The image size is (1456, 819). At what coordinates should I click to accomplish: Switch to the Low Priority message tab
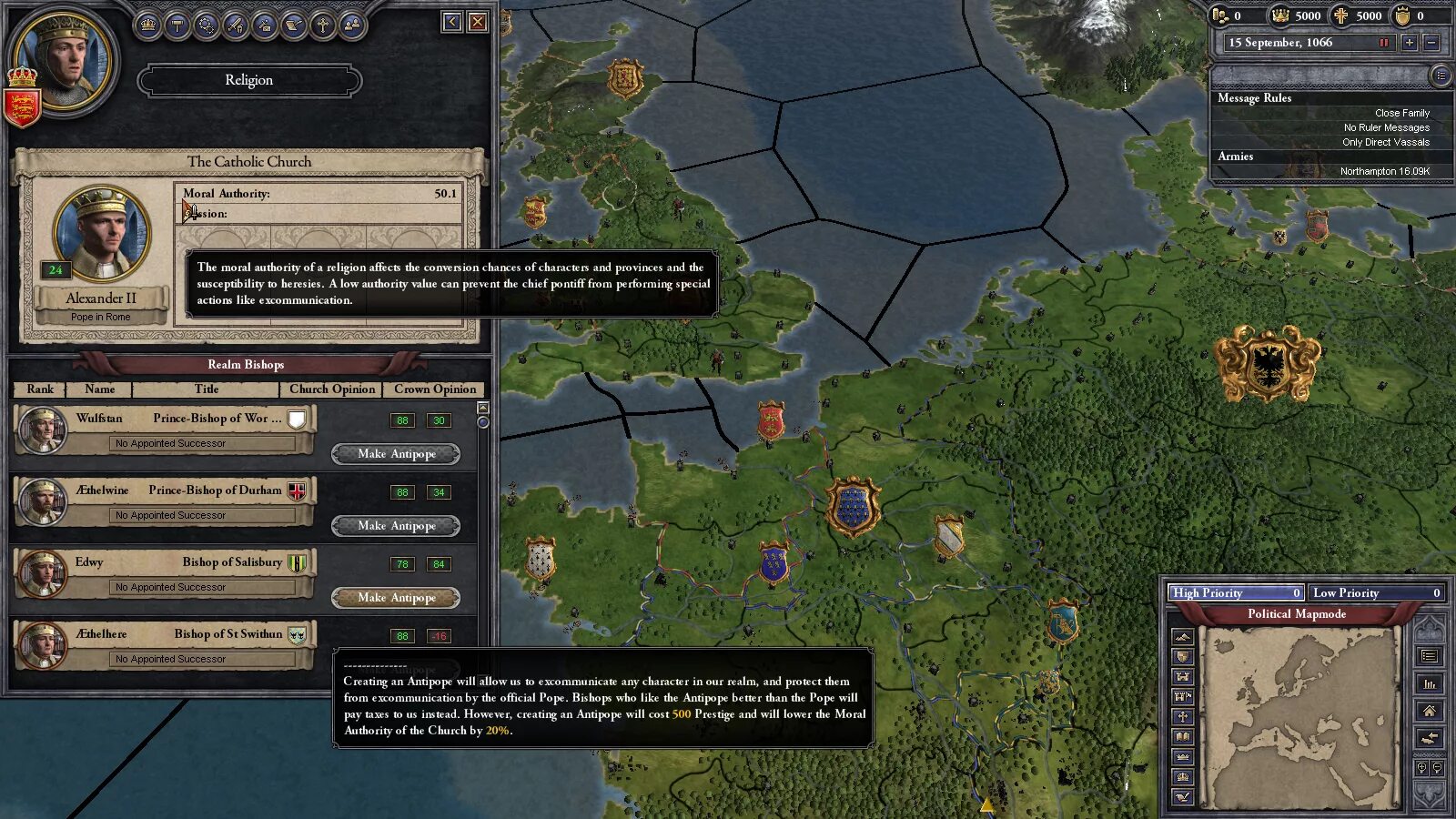pos(1376,592)
